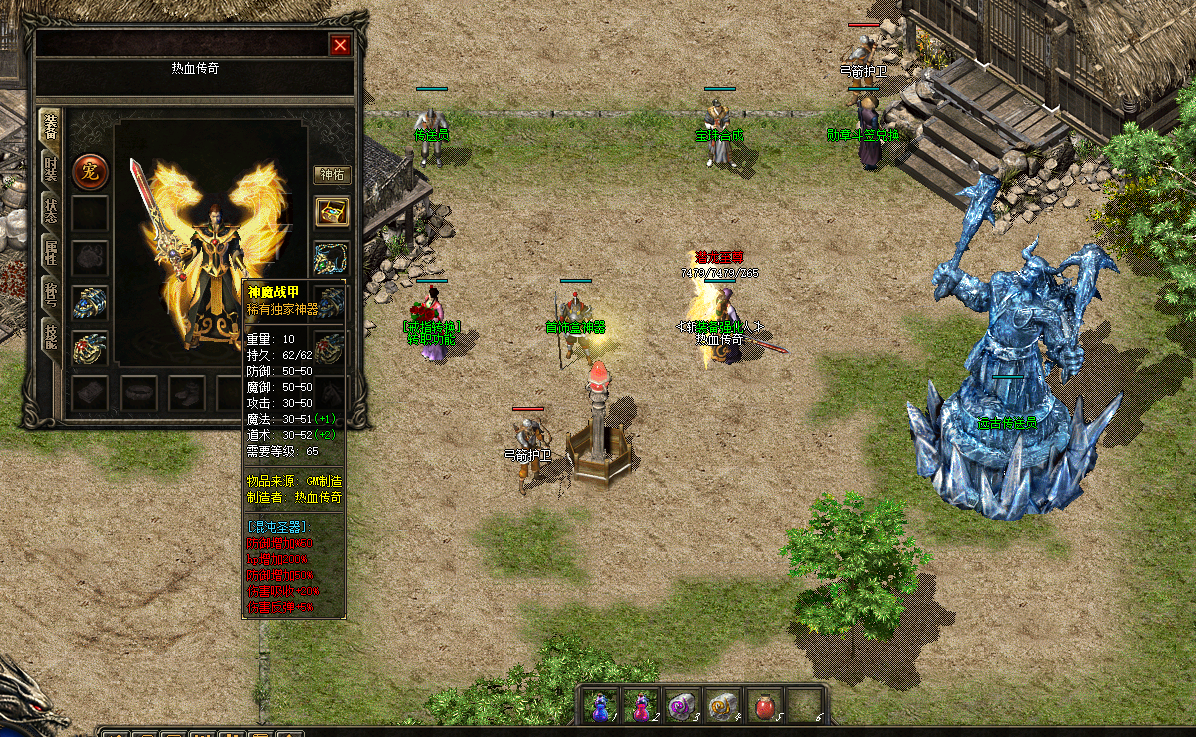
Task: Select the golden treasure chest equipment slot
Action: click(331, 212)
